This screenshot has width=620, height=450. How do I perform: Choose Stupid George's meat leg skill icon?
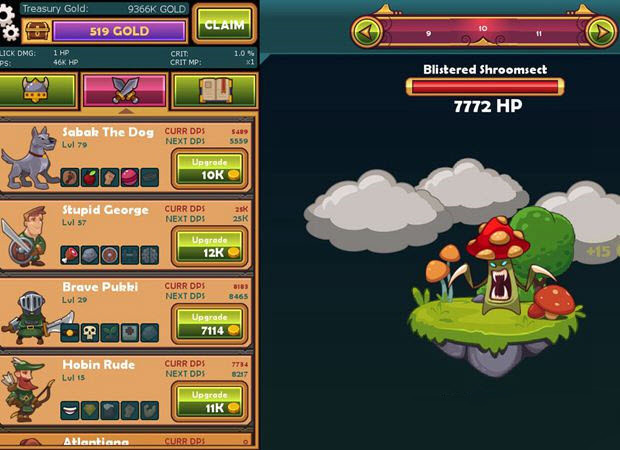tap(71, 255)
